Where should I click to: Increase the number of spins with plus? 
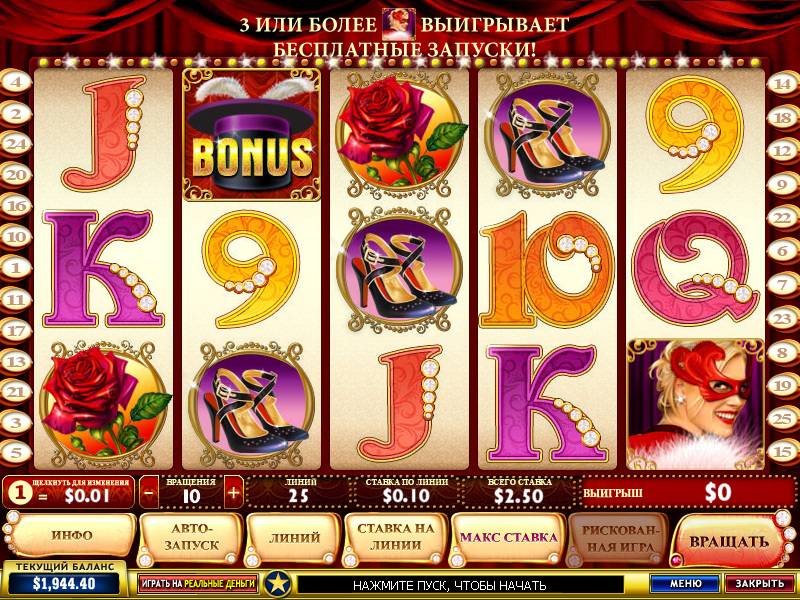click(x=233, y=492)
